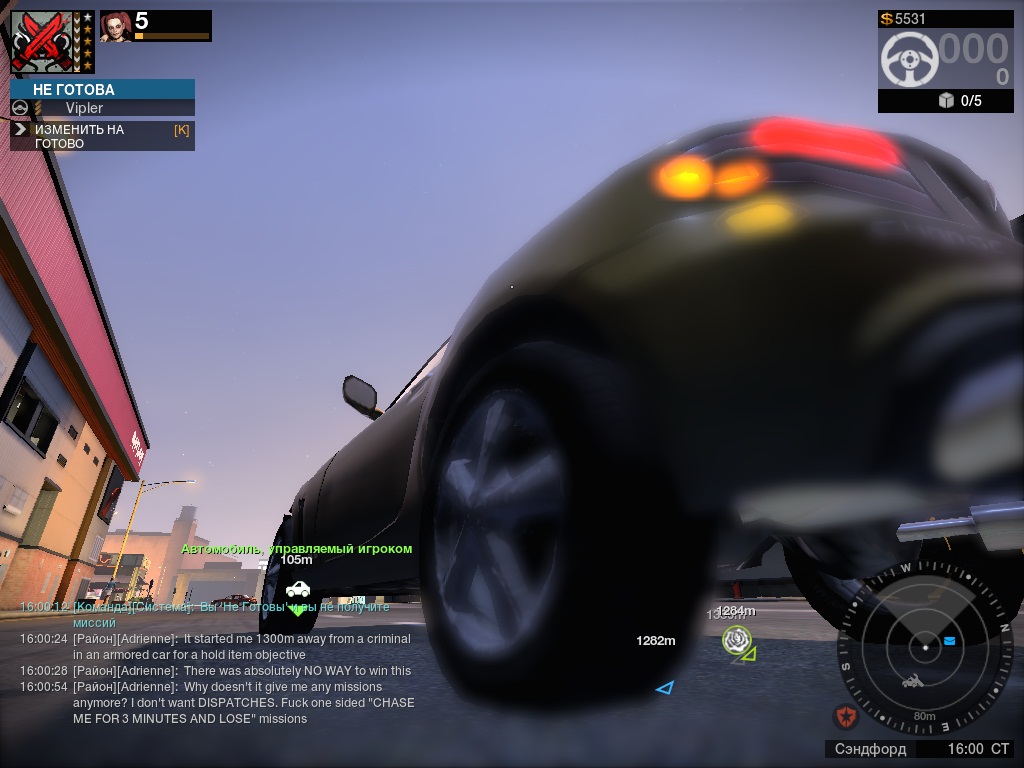1024x768 pixels.
Task: Open the blue mail envelope on radar
Action: [x=949, y=640]
